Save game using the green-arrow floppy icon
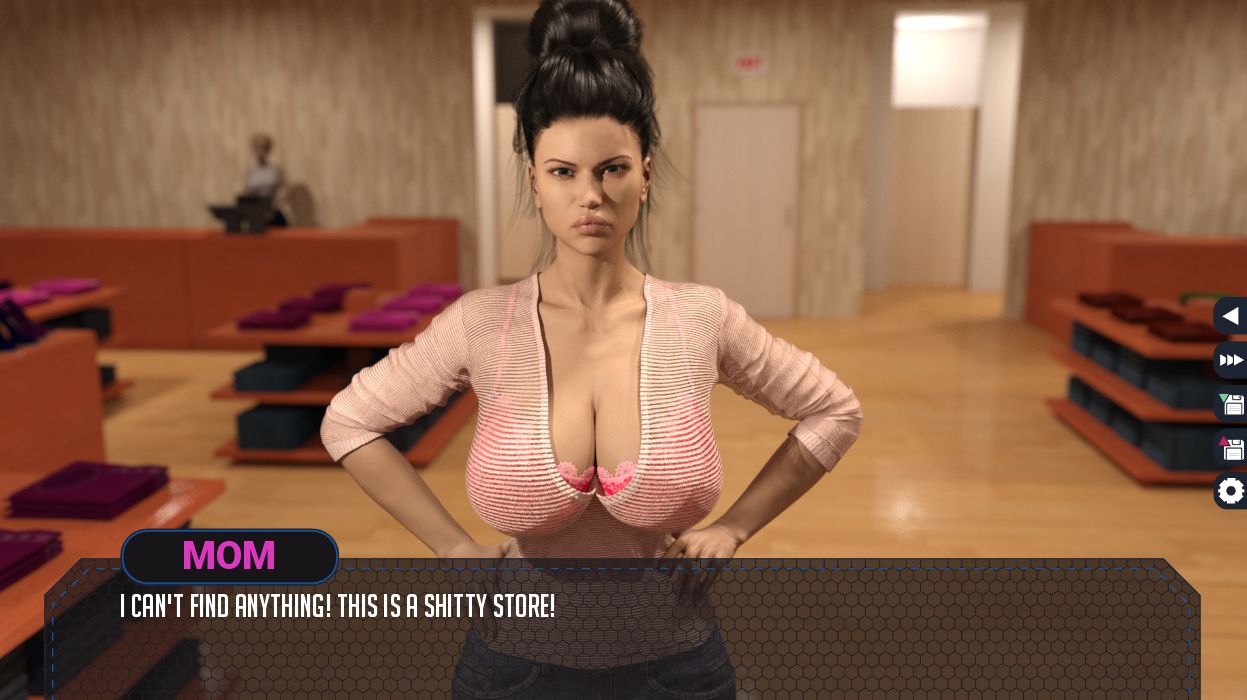 coord(1231,404)
